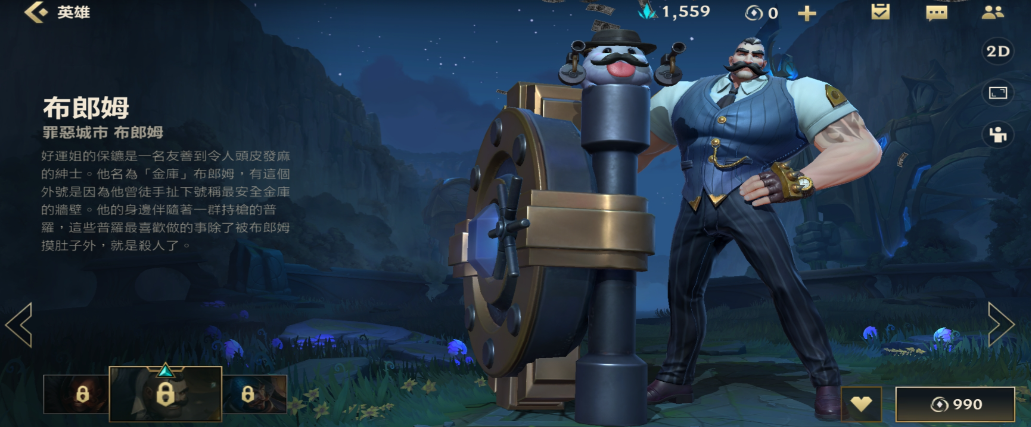Select the highlighted Crime City Braum thumbnail
This screenshot has height=427, width=1031.
165,392
